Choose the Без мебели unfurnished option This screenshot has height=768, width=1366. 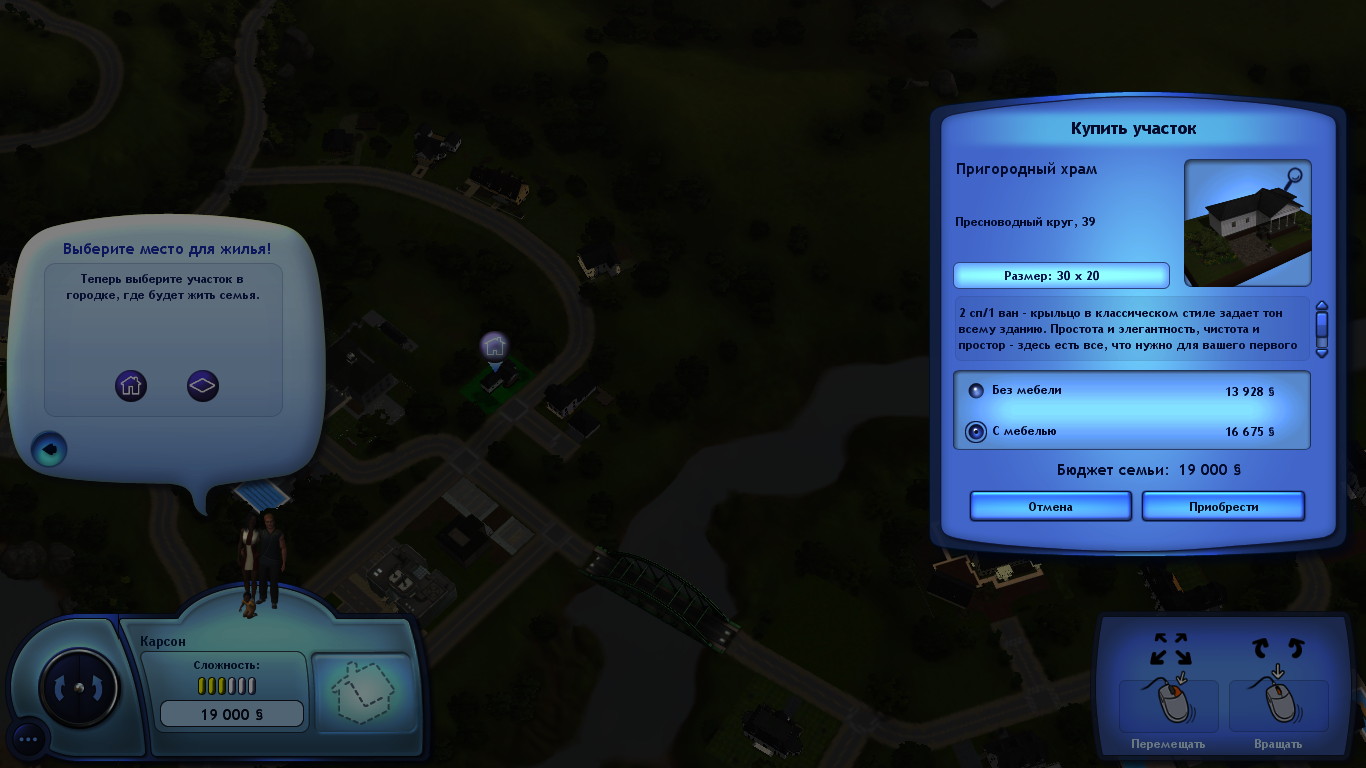(x=976, y=391)
